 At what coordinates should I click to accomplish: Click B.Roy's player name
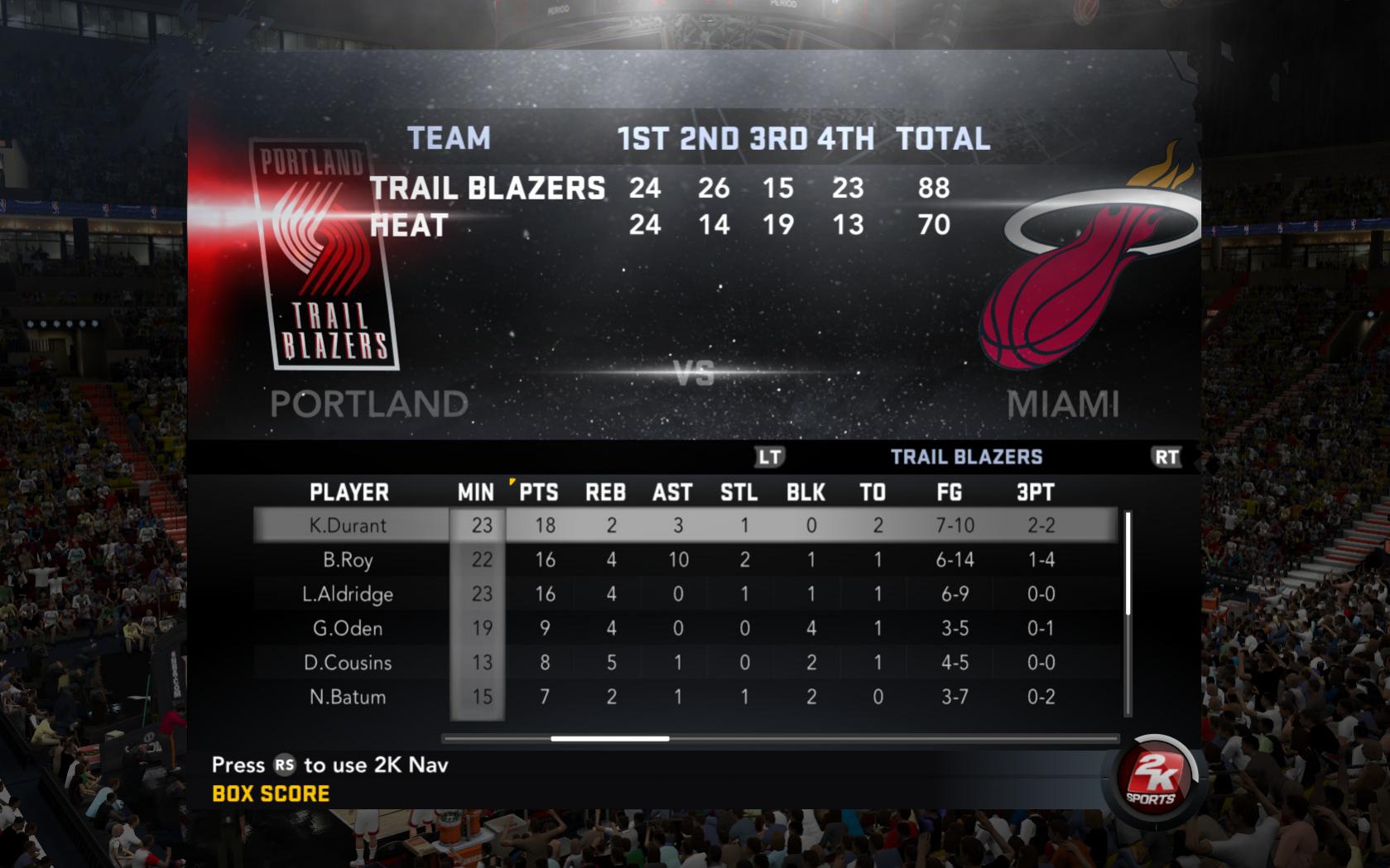click(x=348, y=559)
